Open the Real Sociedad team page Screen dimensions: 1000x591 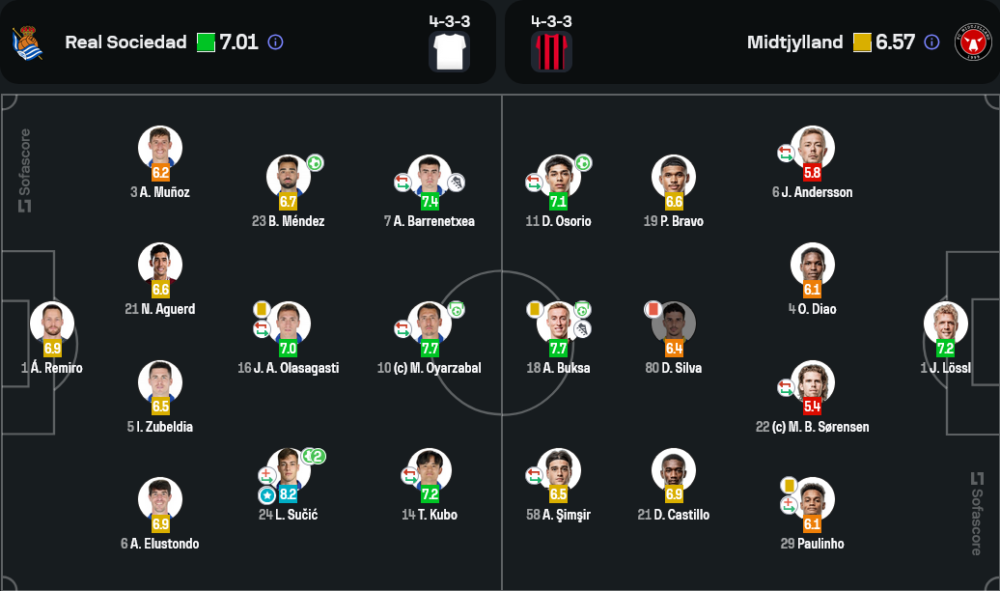(x=125, y=42)
